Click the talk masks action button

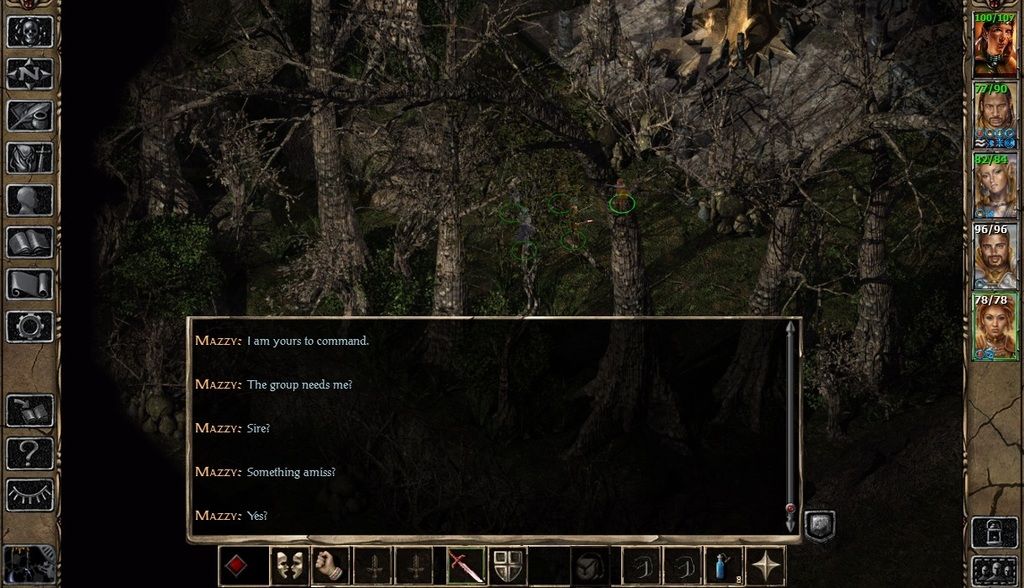(290, 566)
